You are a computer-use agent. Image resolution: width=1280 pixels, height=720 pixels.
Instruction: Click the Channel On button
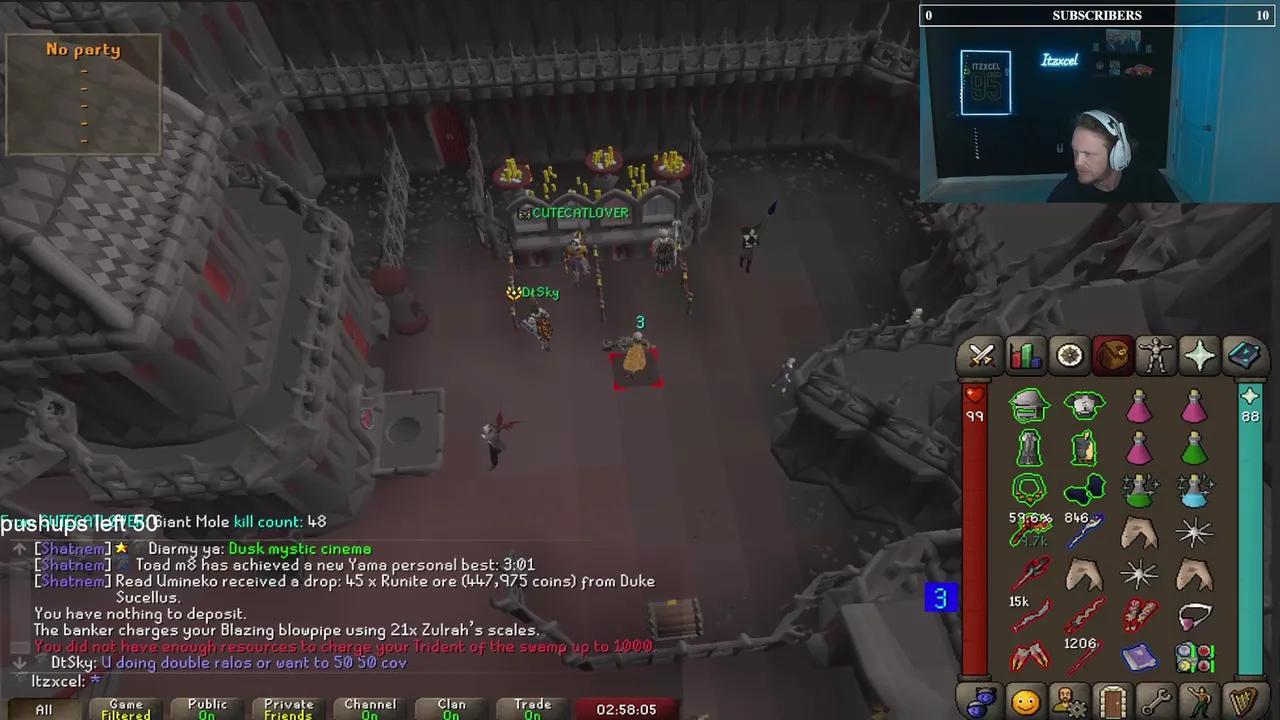370,708
